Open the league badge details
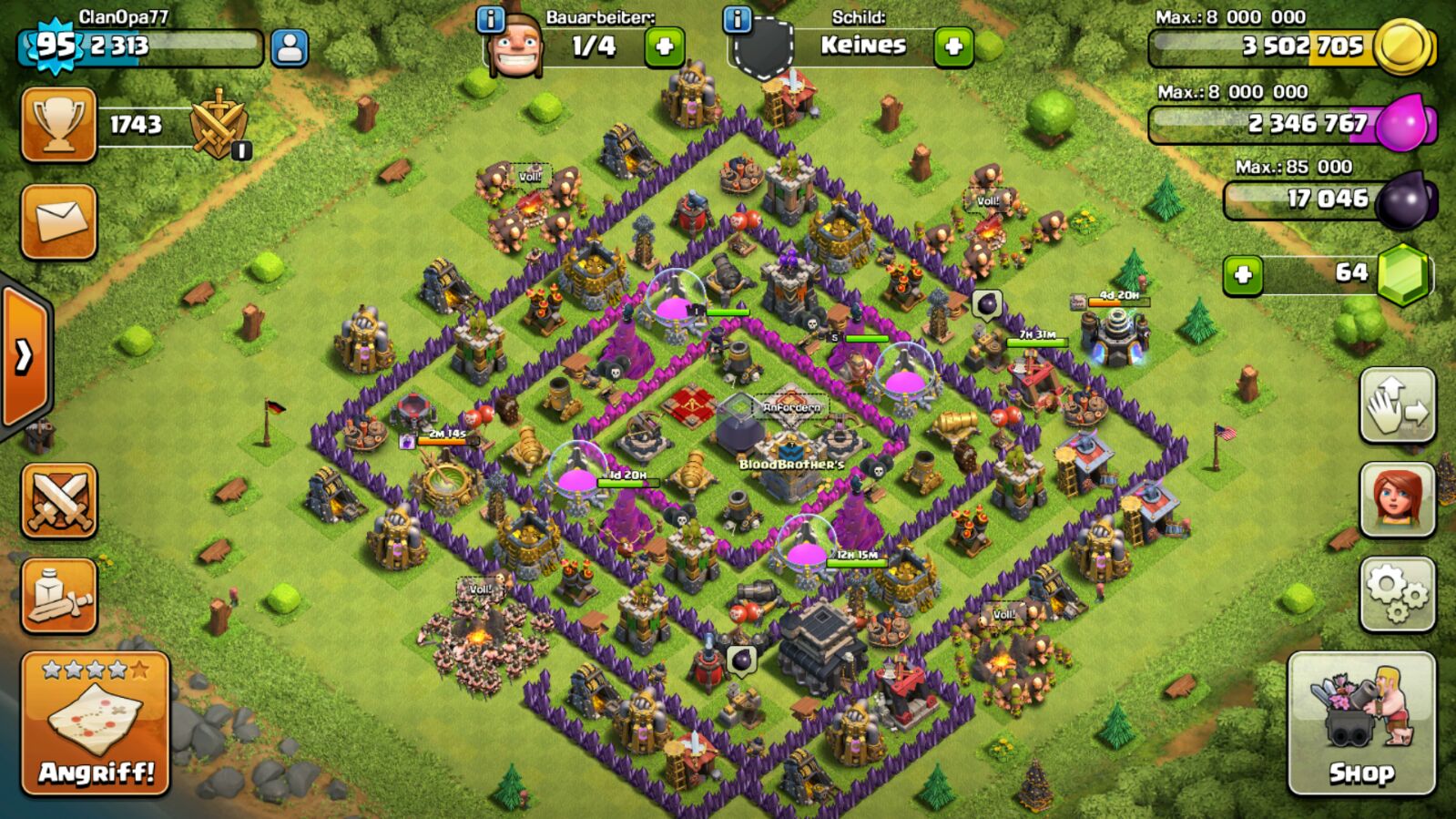This screenshot has width=1456, height=819. [219, 125]
